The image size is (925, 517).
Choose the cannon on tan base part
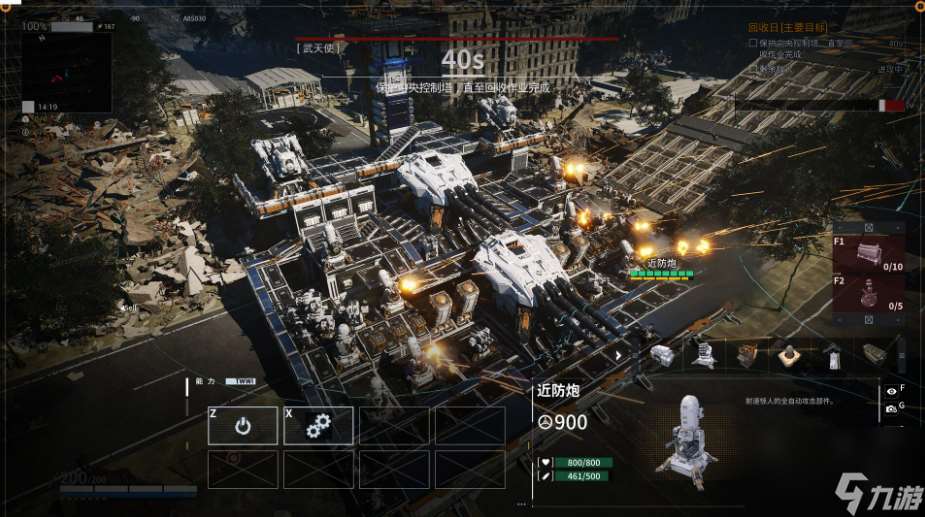(789, 354)
